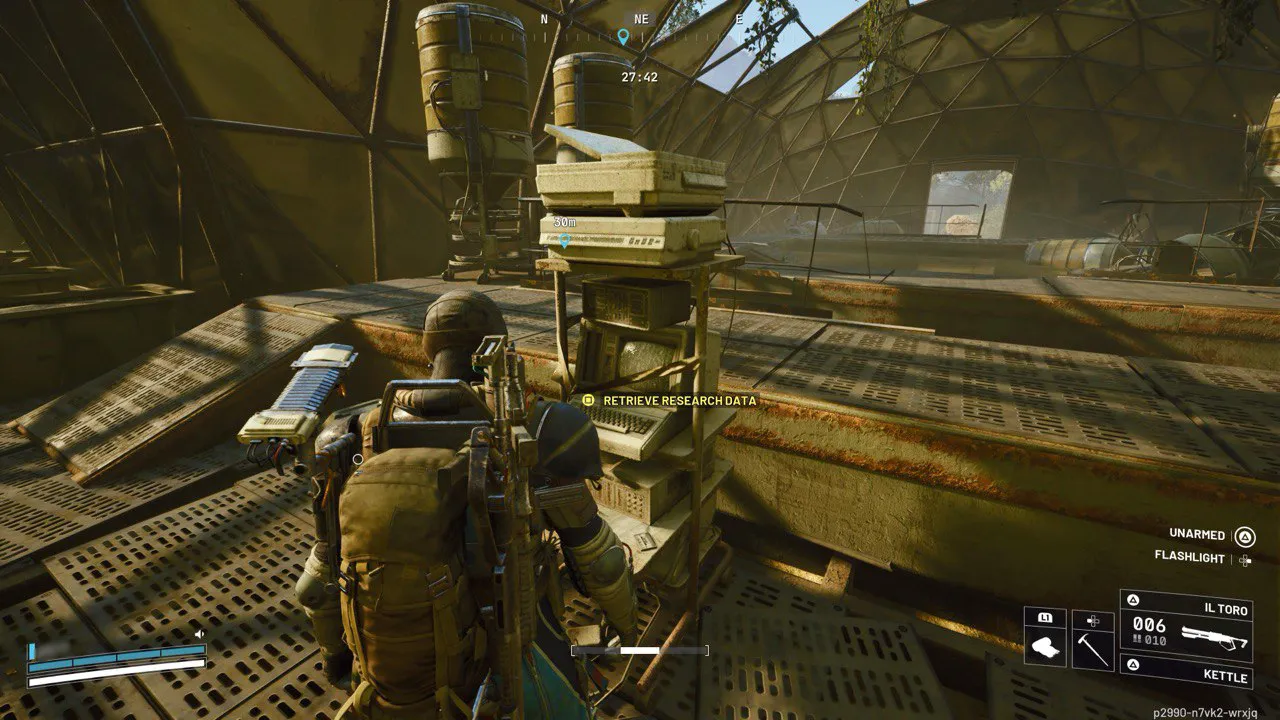
Task: Select the objective marker icon beside RETRIEVE RESEARCH DATA
Action: pos(586,398)
